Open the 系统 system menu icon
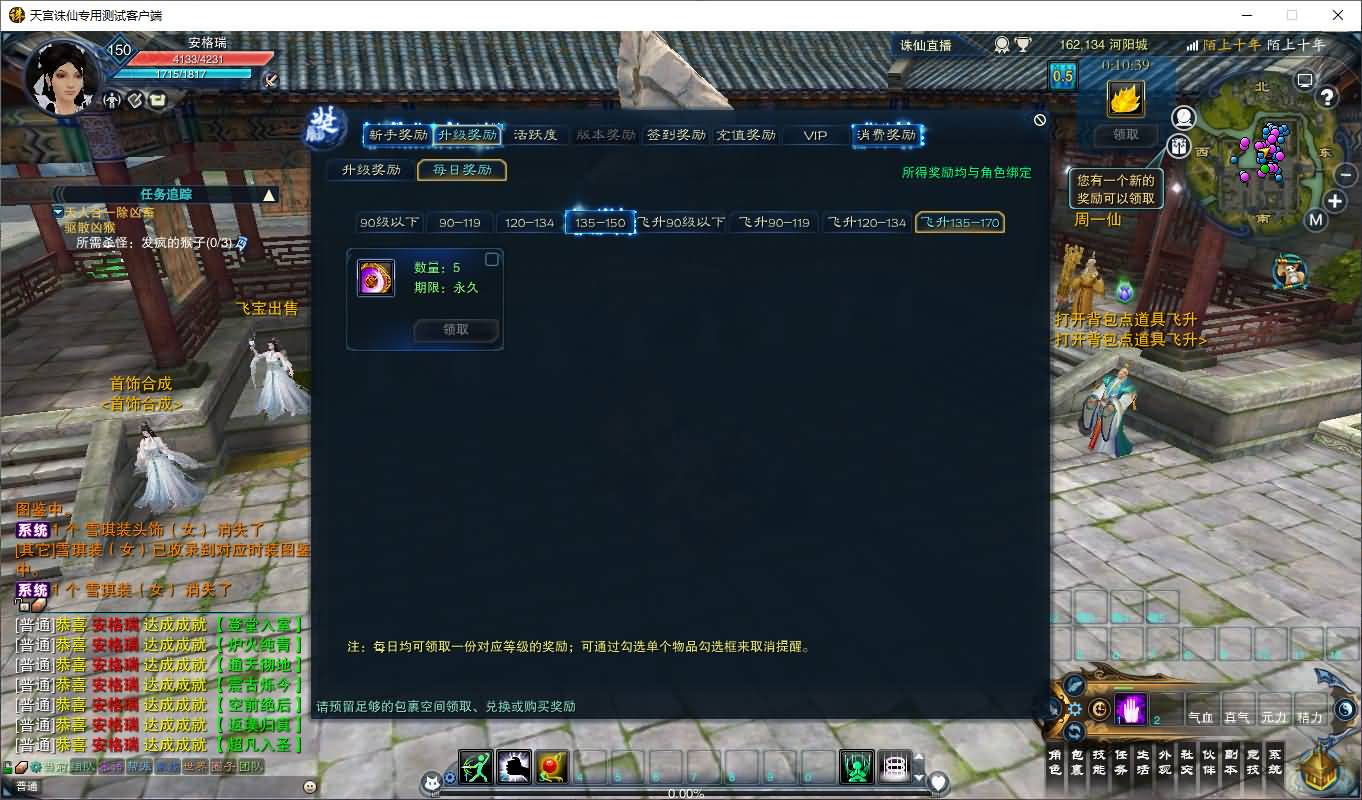1362x800 pixels. pos(1274,761)
